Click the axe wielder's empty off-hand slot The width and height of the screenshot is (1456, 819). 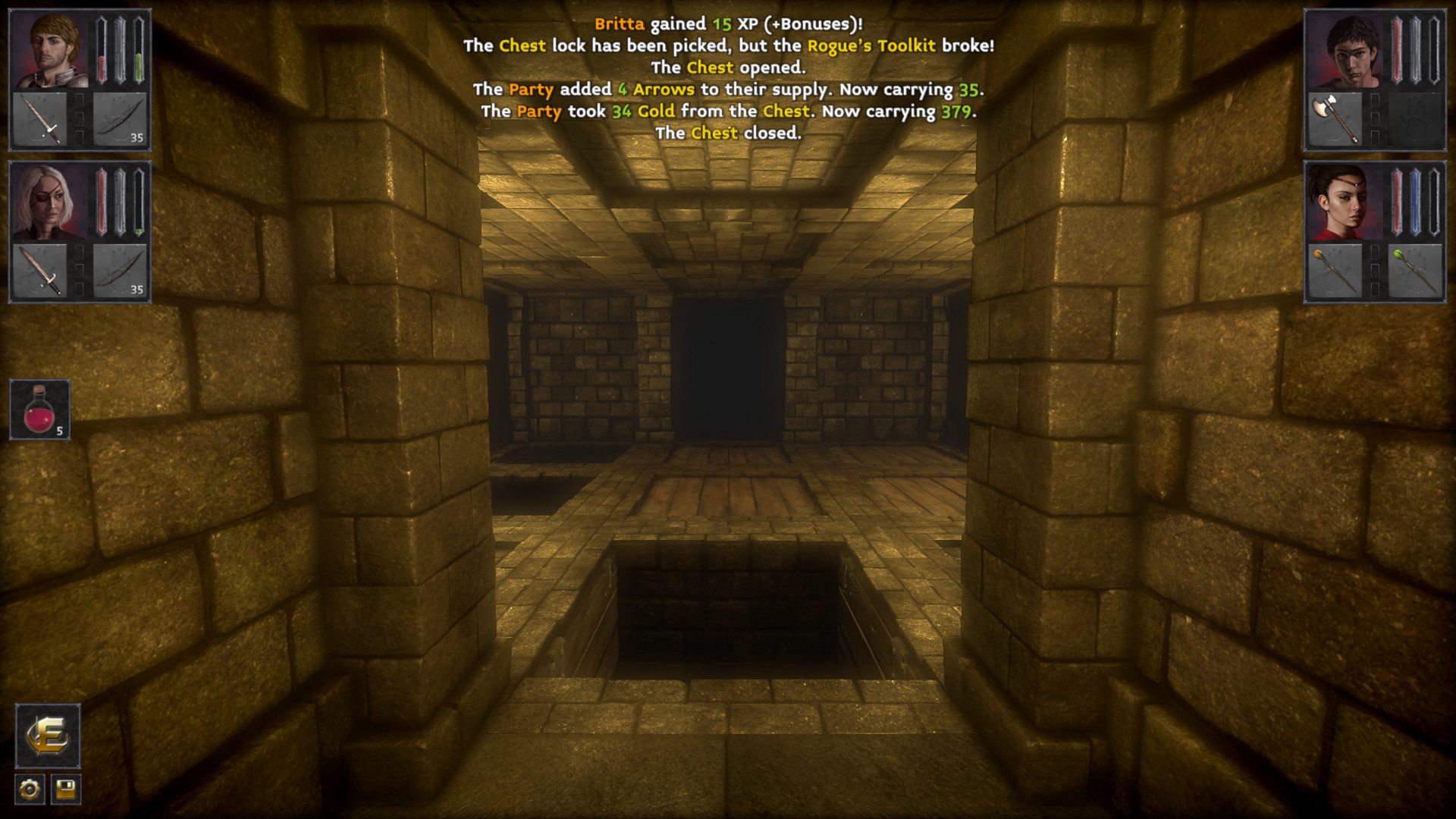[1417, 120]
